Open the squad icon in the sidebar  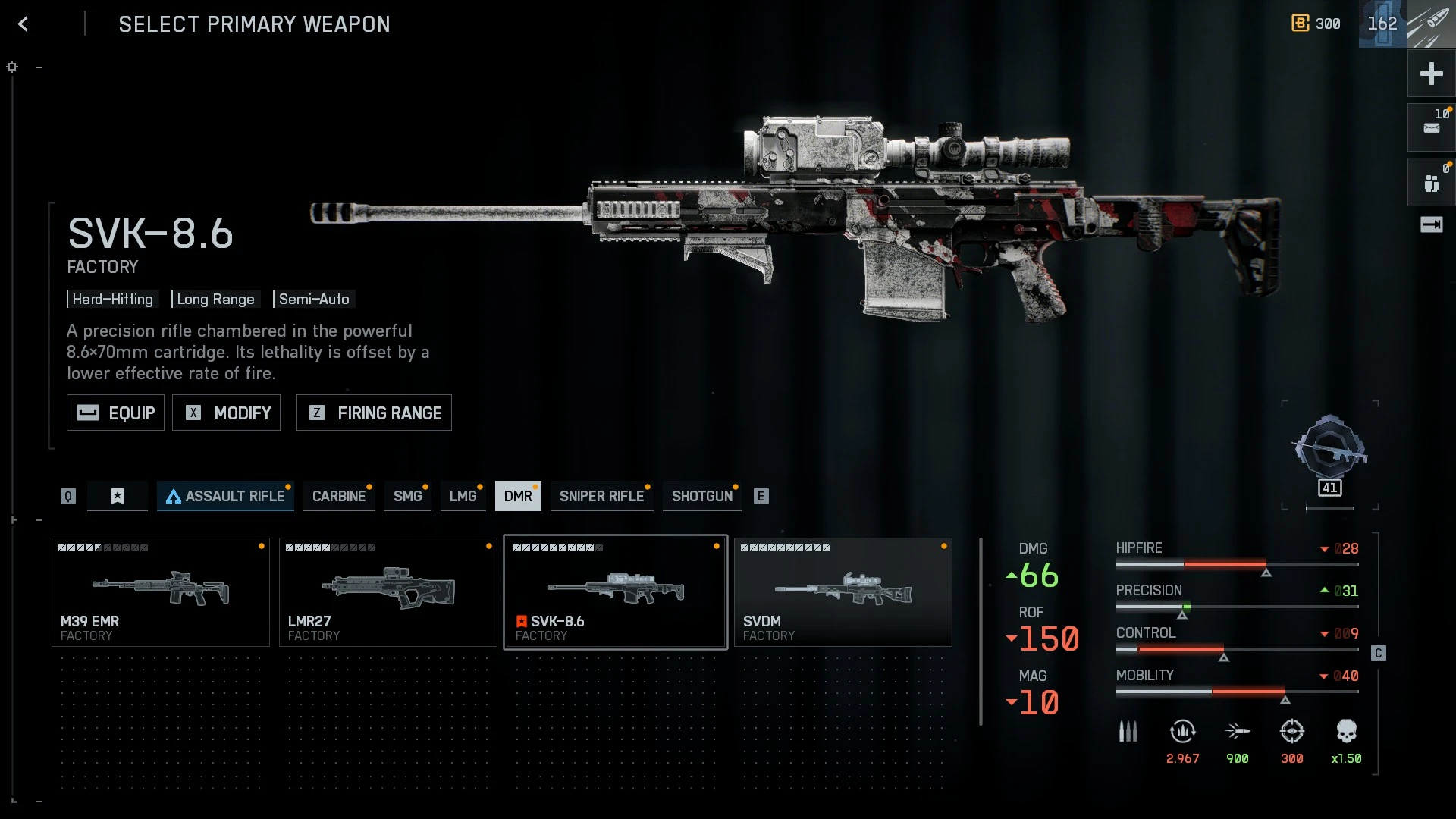pos(1431,183)
